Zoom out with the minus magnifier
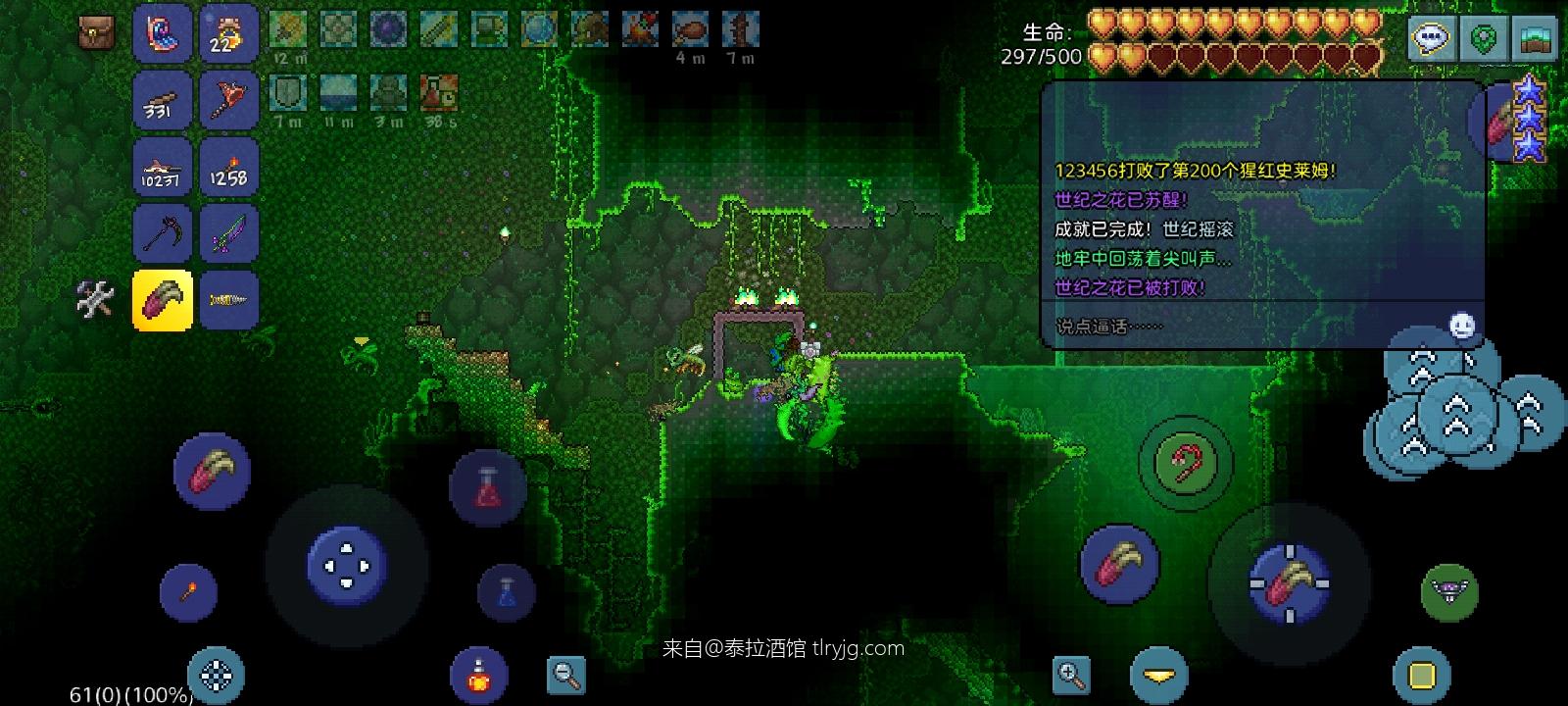 click(566, 675)
